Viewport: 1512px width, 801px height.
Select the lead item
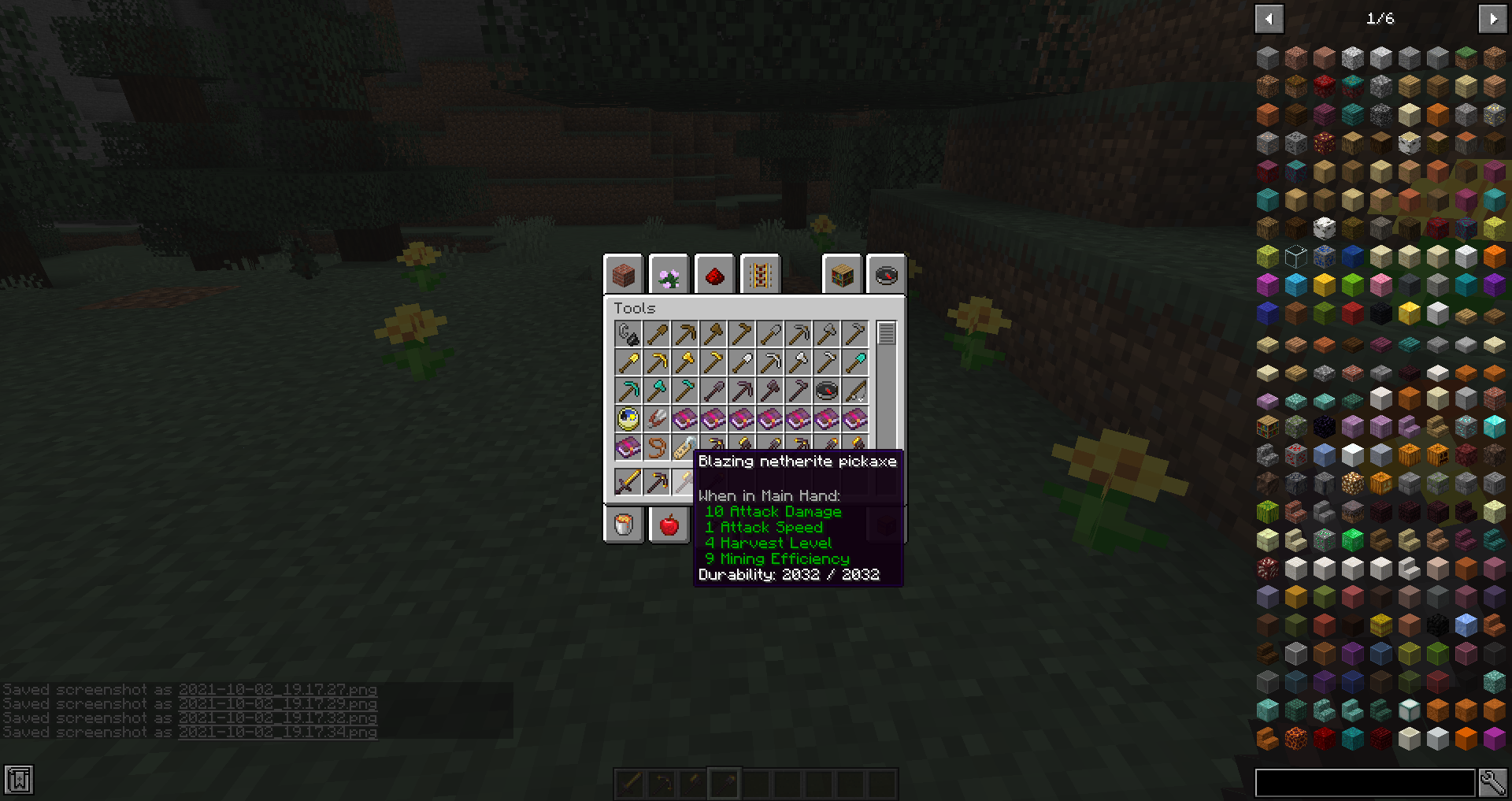pyautogui.click(x=656, y=448)
